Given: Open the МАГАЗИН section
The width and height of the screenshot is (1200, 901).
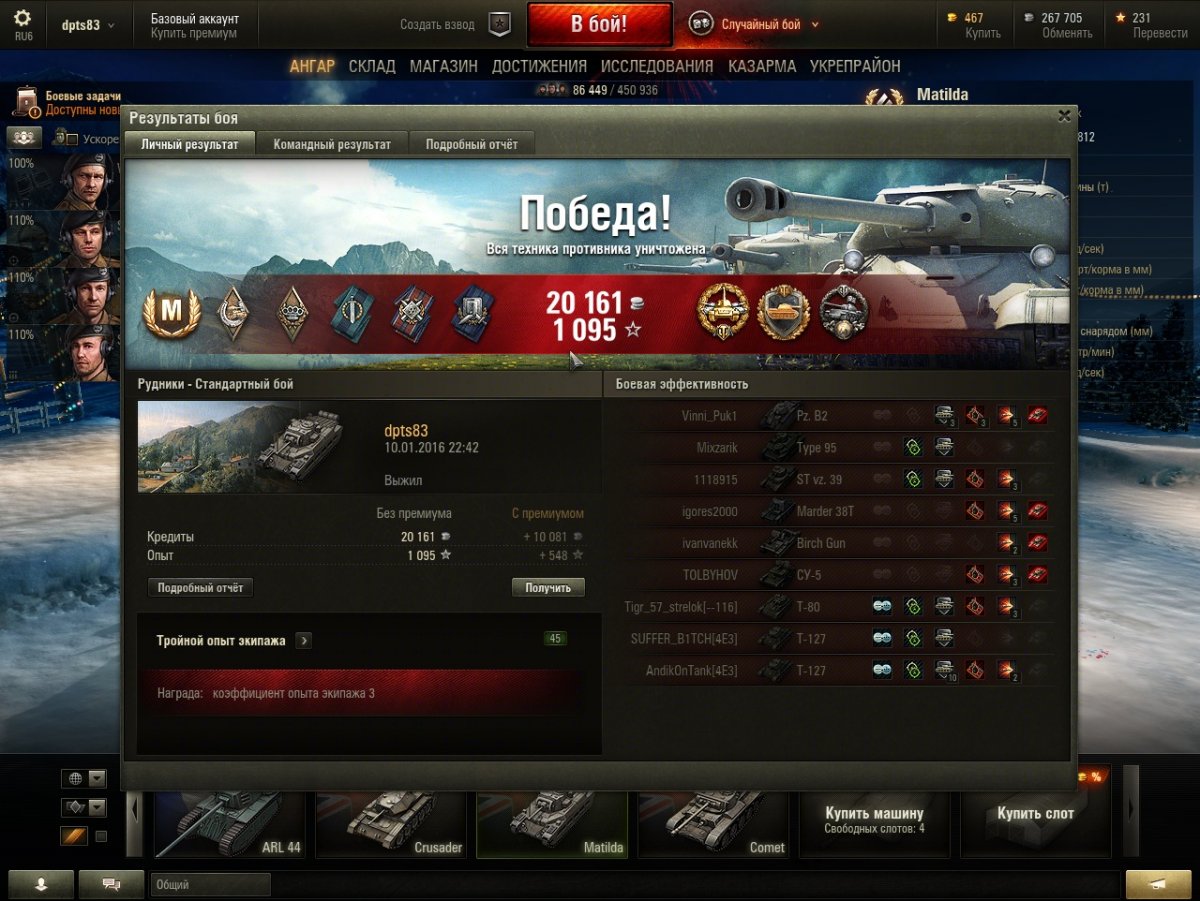Looking at the screenshot, I should point(443,66).
